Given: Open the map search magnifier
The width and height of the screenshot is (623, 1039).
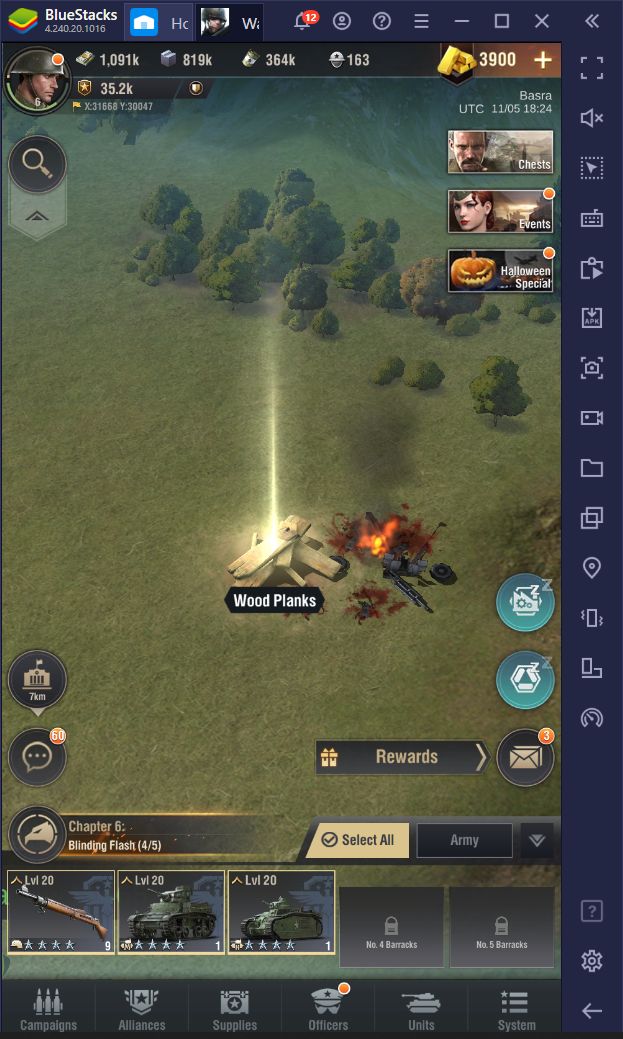Looking at the screenshot, I should [x=38, y=164].
